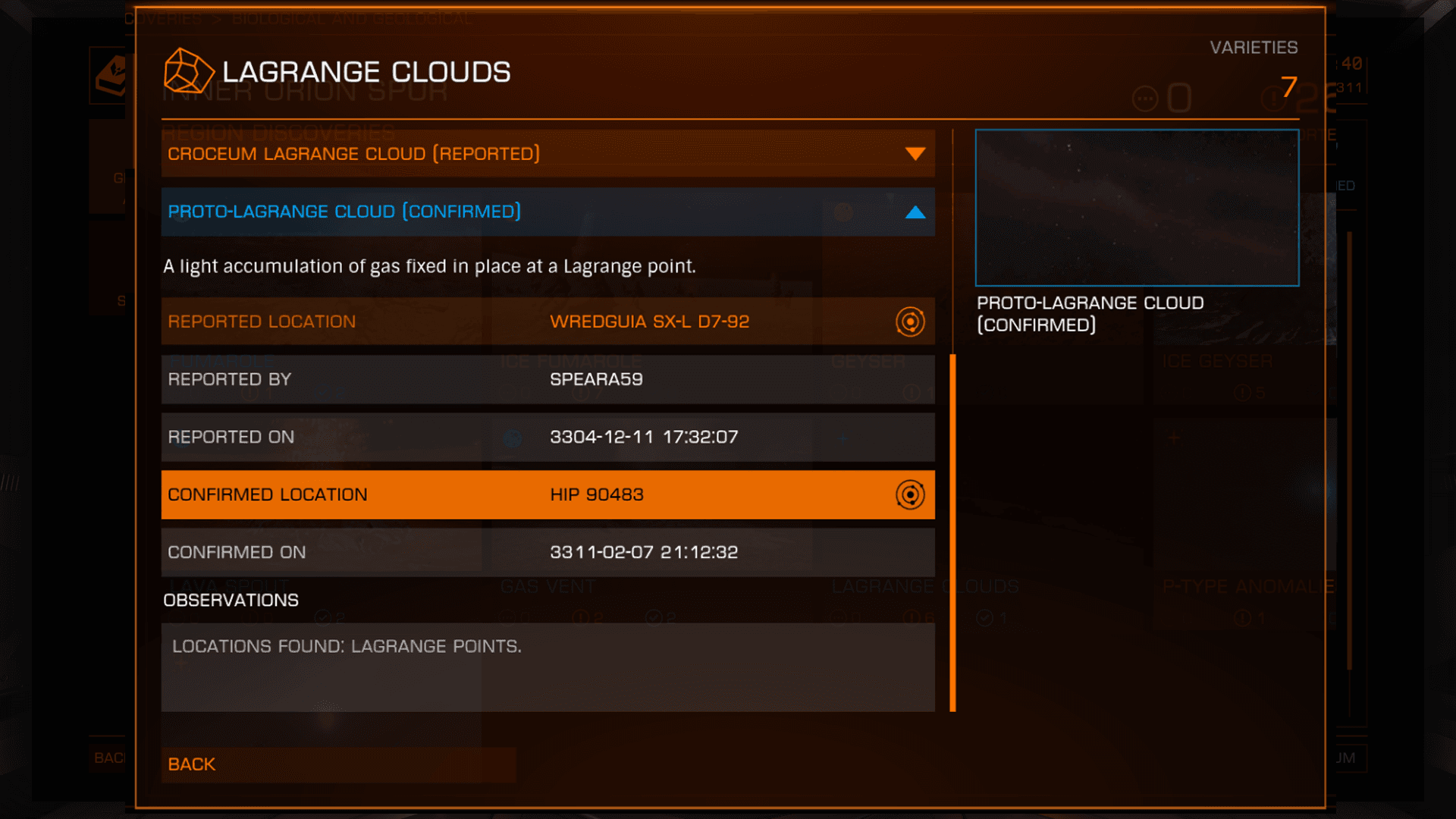Viewport: 1456px width, 819px height.
Task: View the Proto-Lagrange Cloud thumbnail image
Action: pyautogui.click(x=1137, y=208)
